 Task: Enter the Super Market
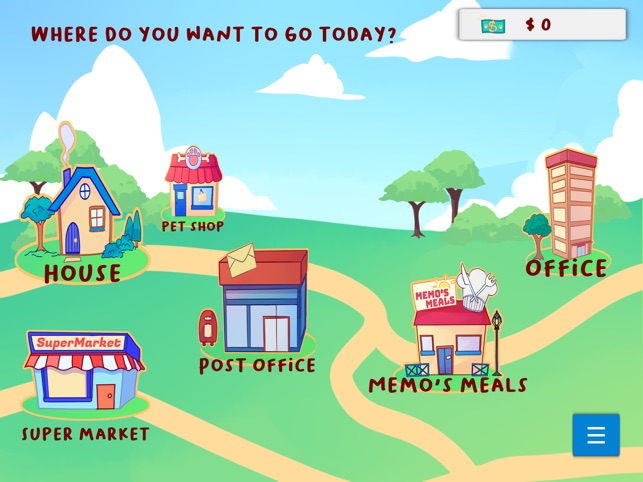pyautogui.click(x=85, y=370)
